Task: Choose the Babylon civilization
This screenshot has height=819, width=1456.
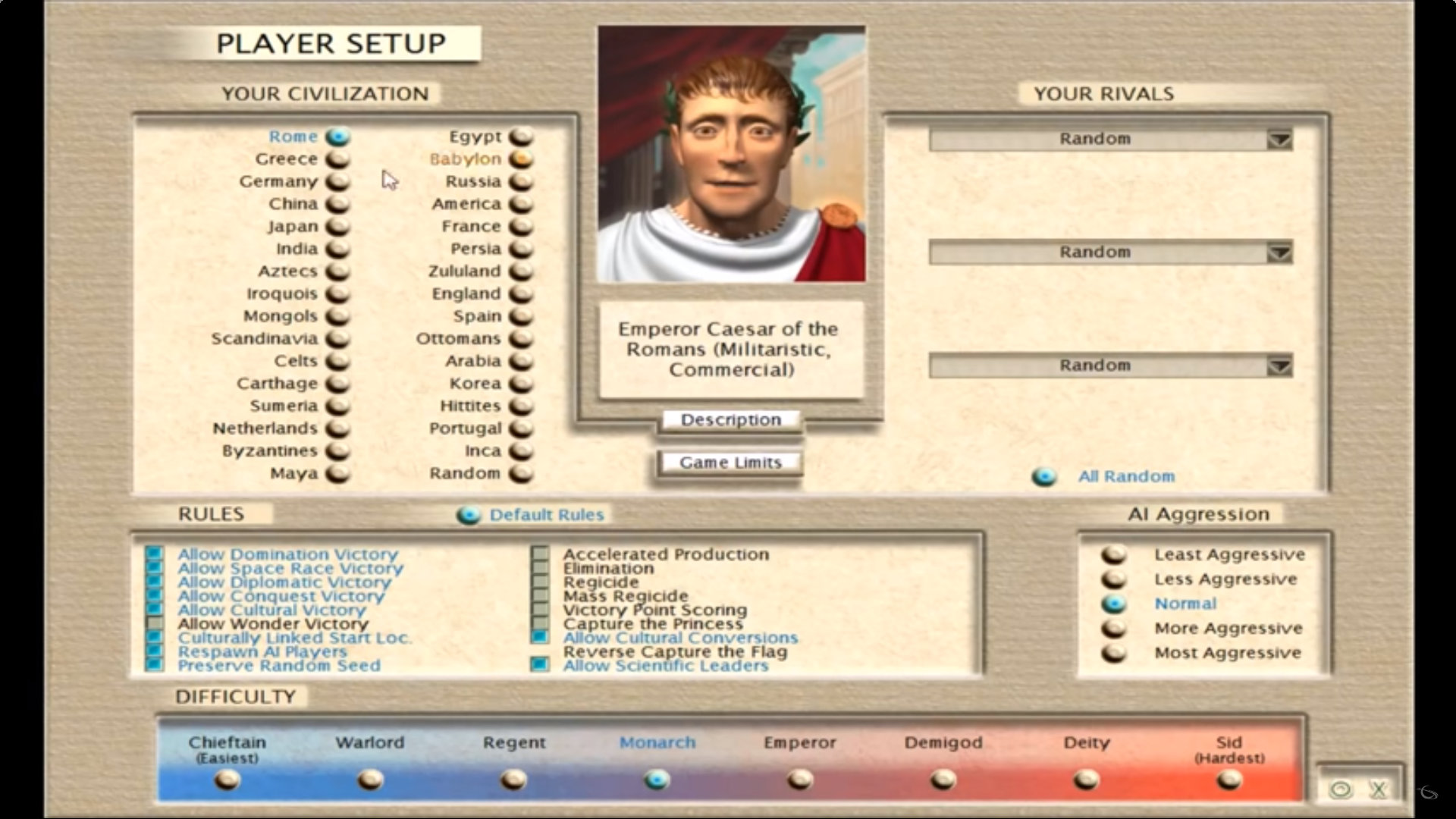Action: 520,159
